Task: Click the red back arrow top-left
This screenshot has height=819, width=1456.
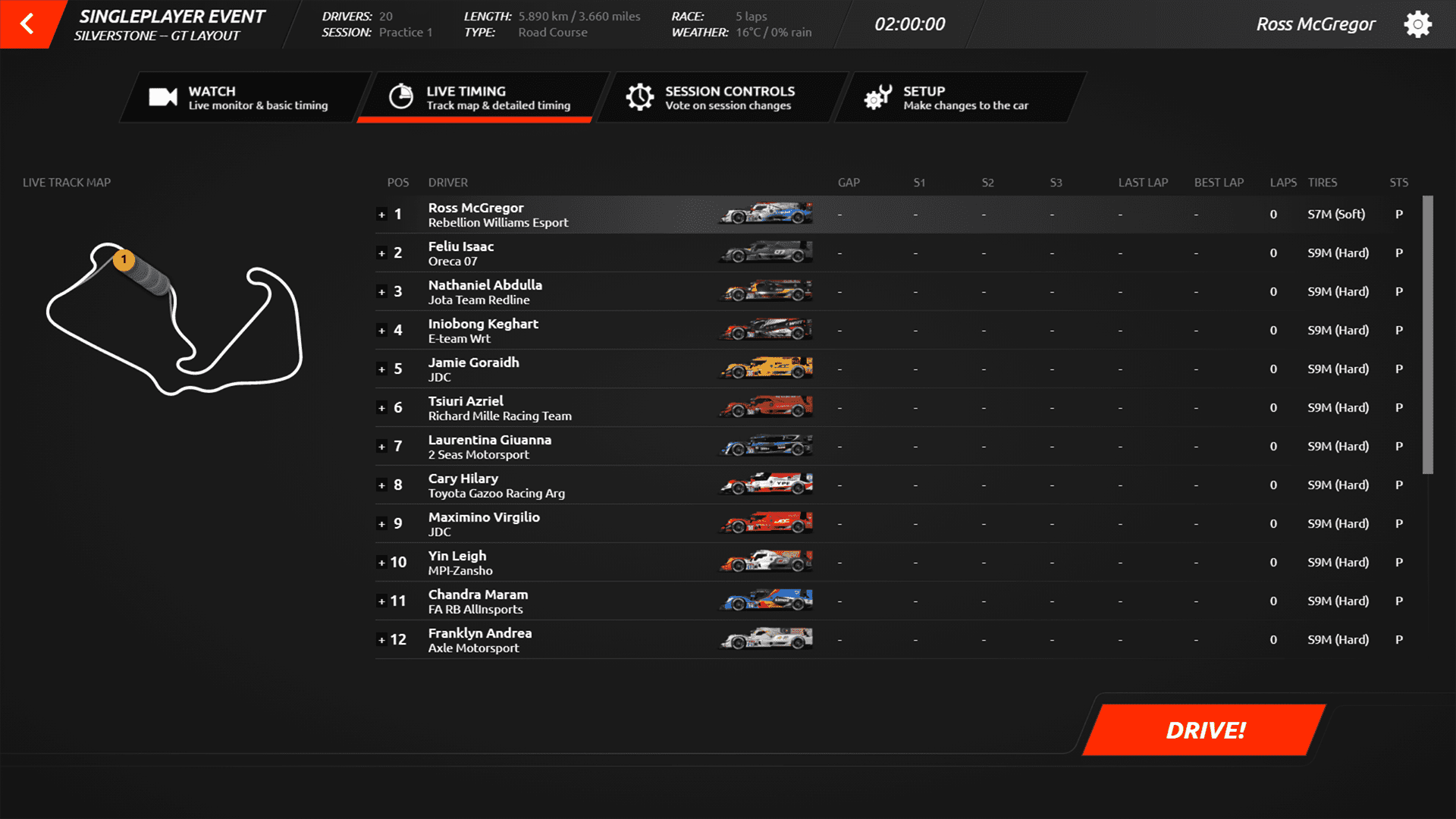Action: (x=25, y=24)
